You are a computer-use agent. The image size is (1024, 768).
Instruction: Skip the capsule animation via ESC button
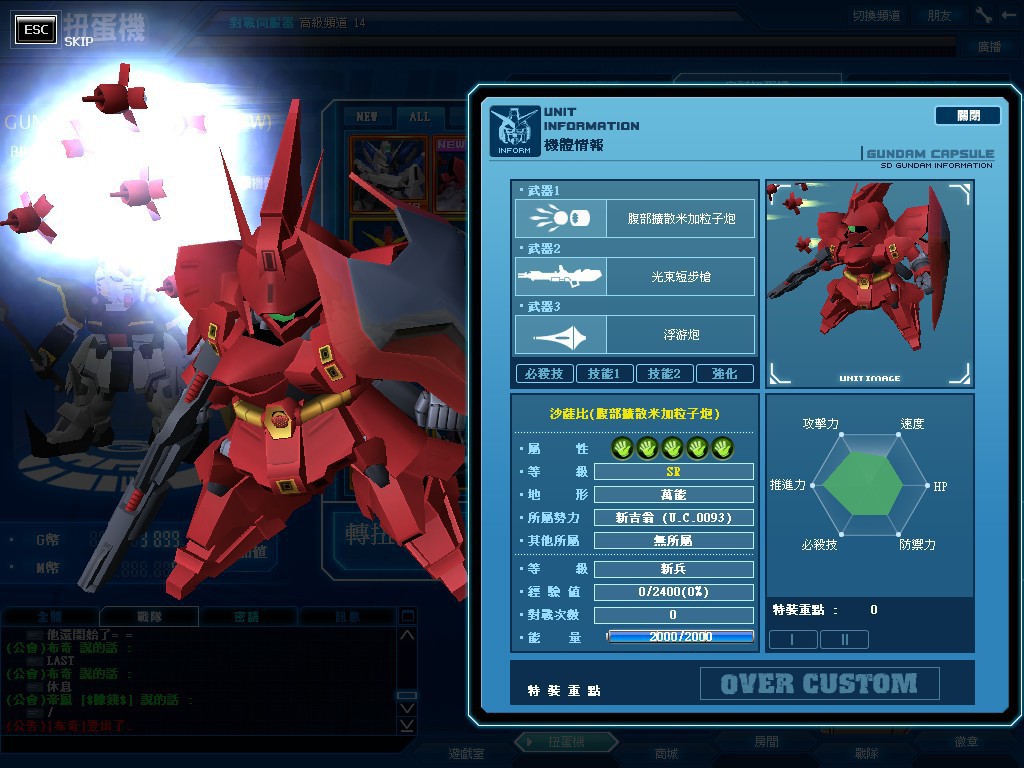point(37,30)
